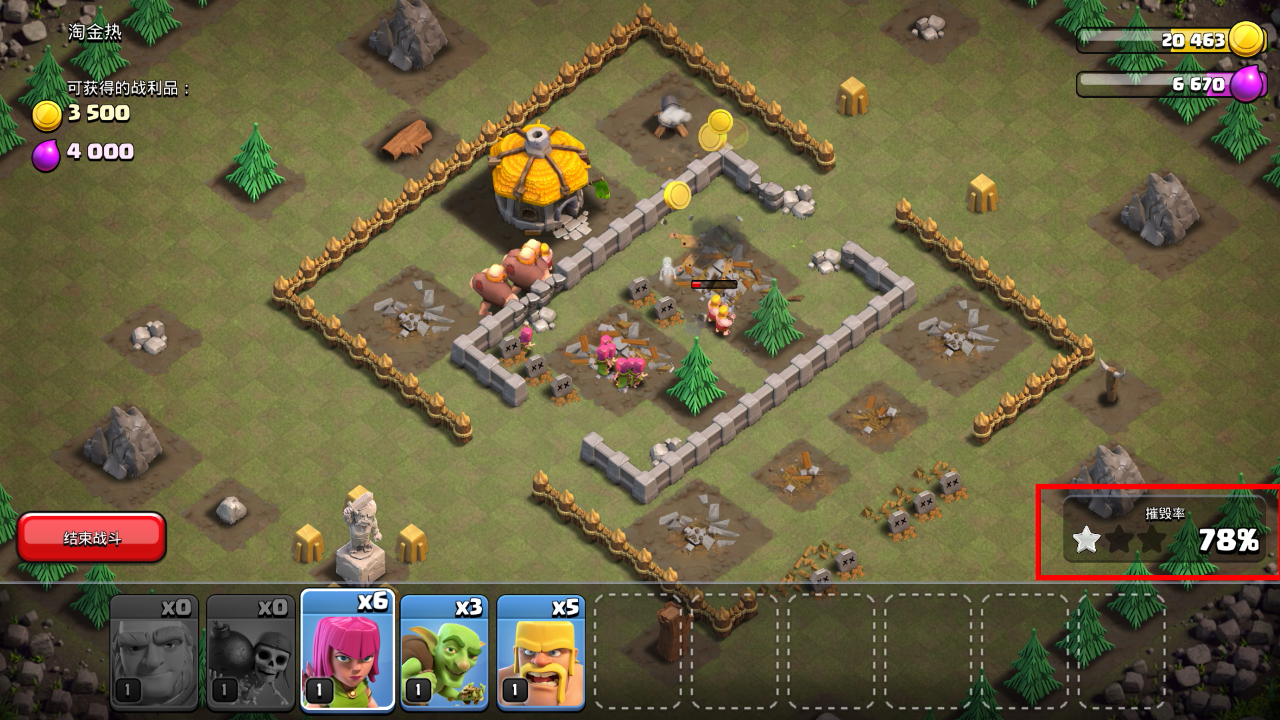Select the Barbarian troop card
This screenshot has width=1280, height=720.
coord(540,652)
